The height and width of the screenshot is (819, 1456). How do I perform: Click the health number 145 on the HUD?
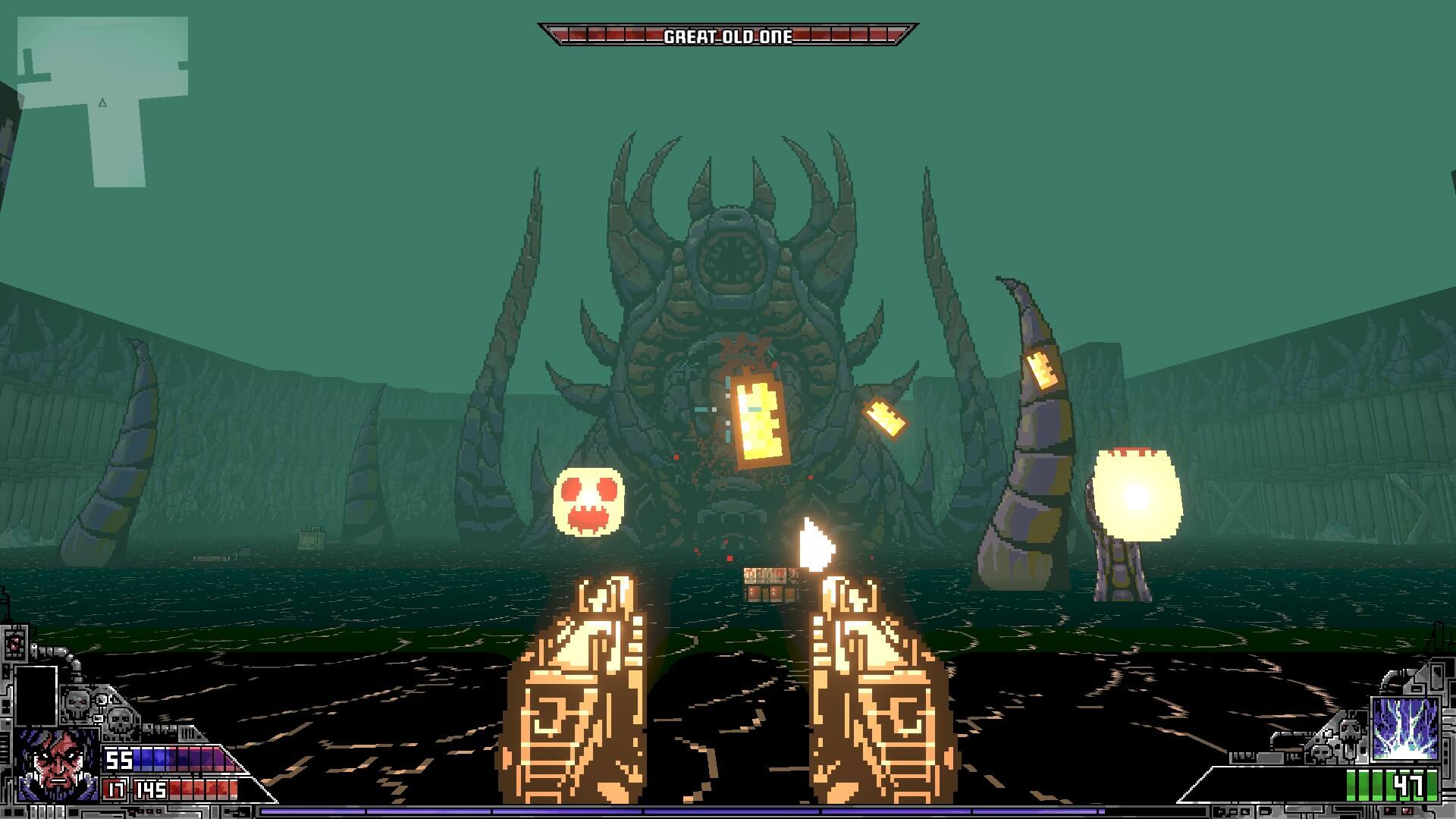tap(150, 789)
